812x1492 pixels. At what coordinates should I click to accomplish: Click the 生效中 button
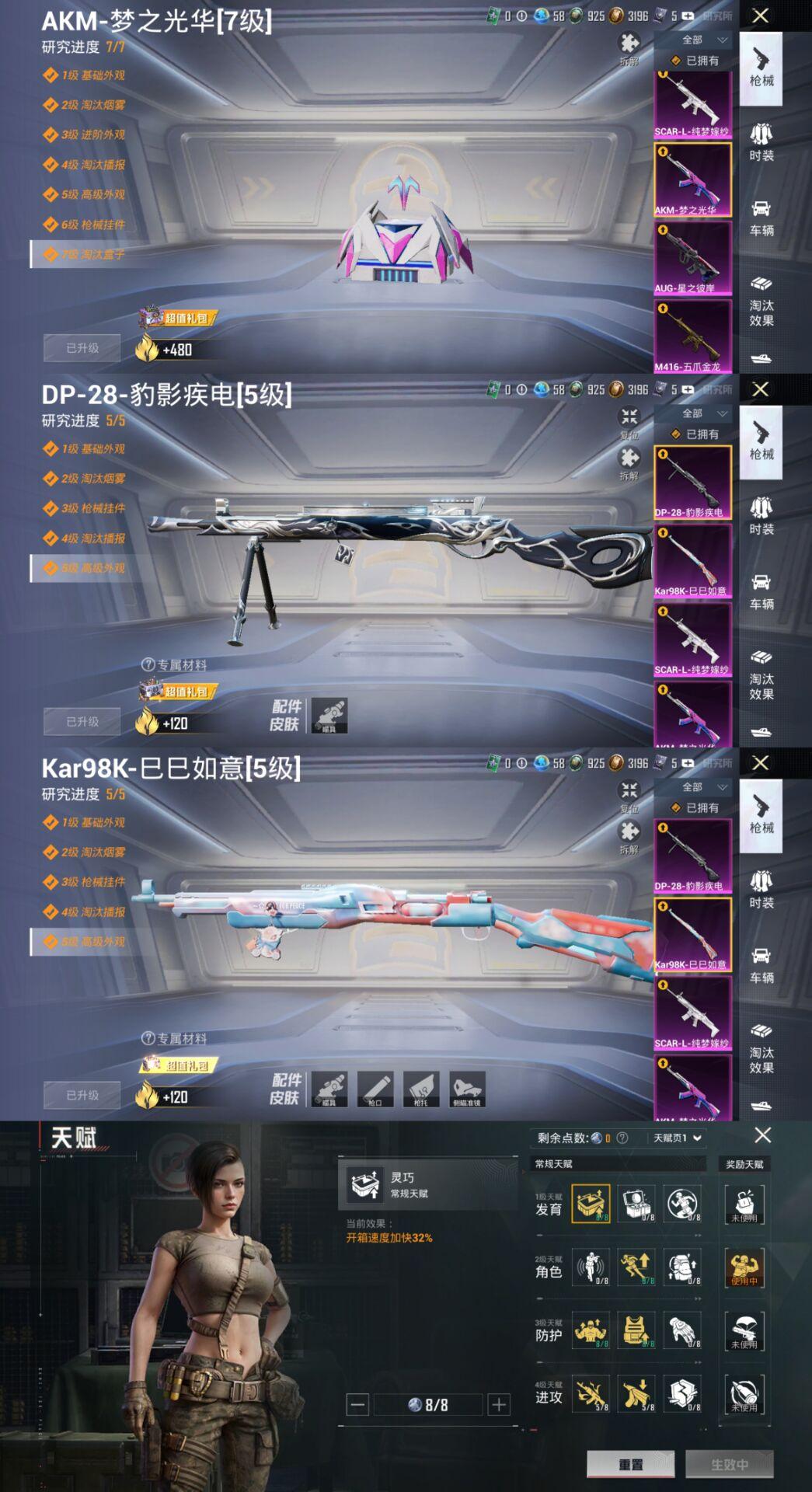(729, 1464)
